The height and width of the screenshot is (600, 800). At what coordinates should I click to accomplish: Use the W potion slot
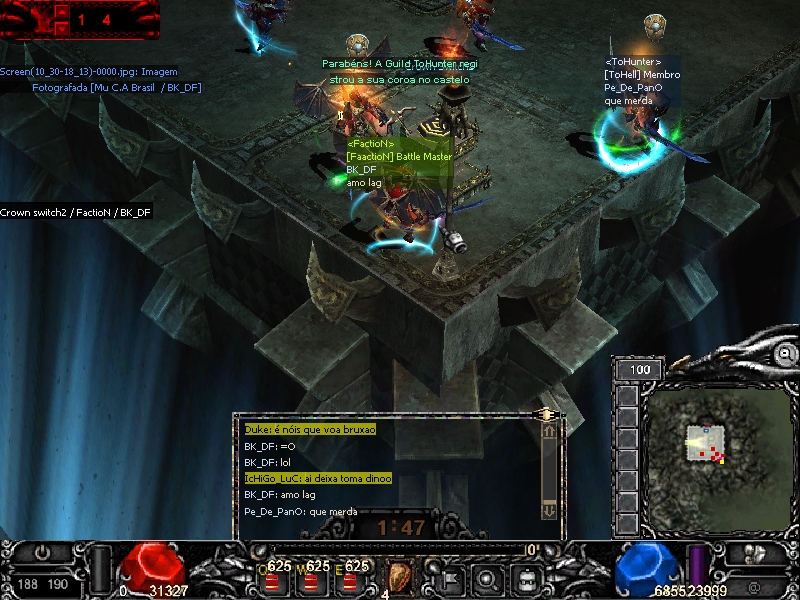click(311, 576)
